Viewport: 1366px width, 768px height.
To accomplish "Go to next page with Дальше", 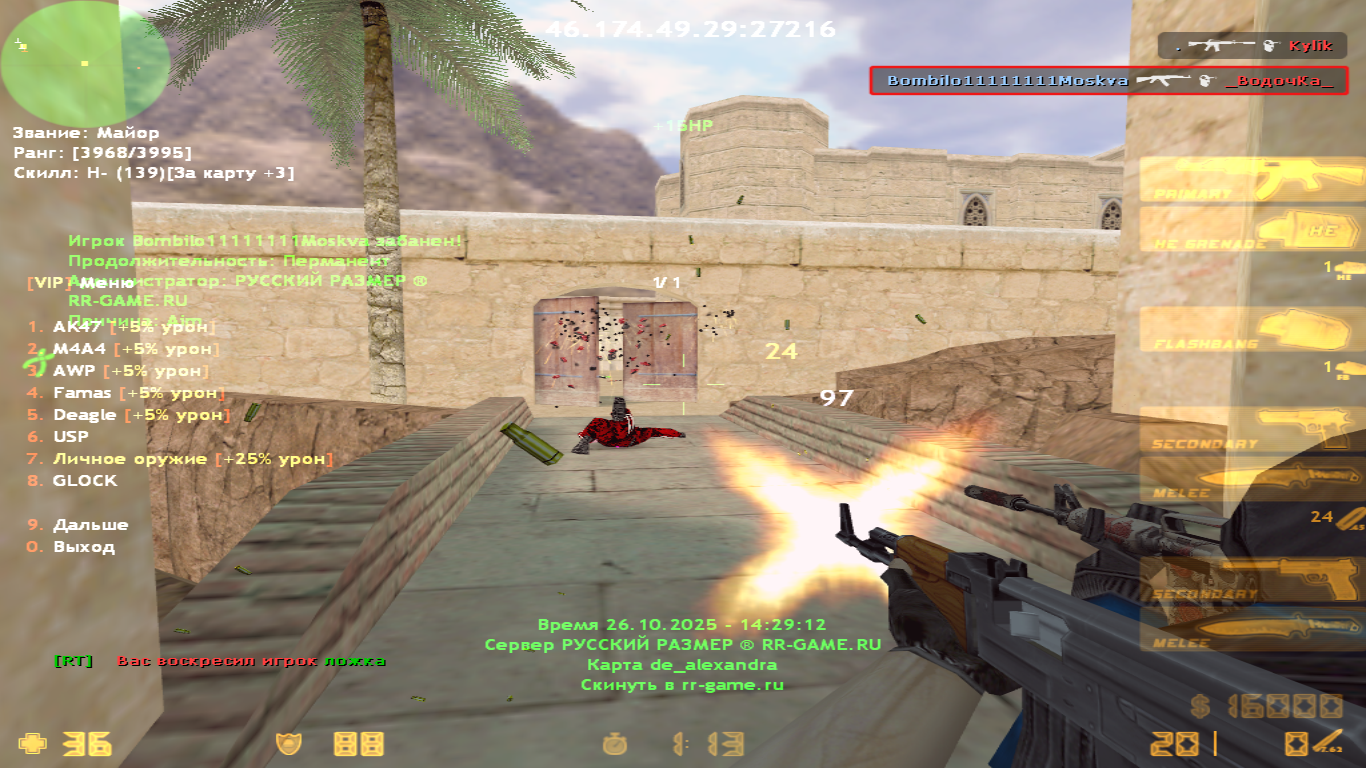I will tap(90, 525).
